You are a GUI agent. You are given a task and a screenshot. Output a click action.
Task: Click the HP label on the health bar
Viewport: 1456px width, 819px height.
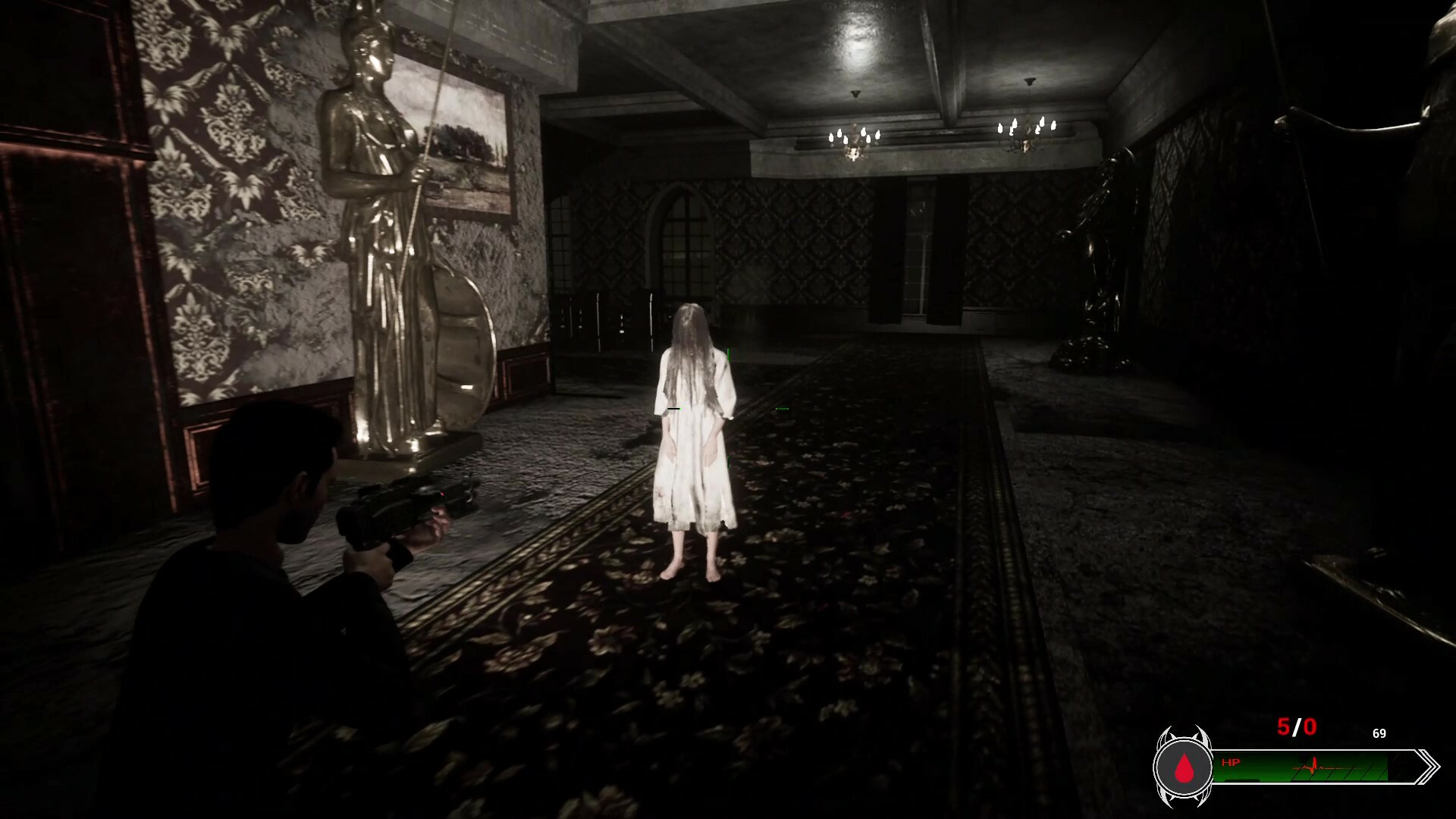(x=1231, y=762)
